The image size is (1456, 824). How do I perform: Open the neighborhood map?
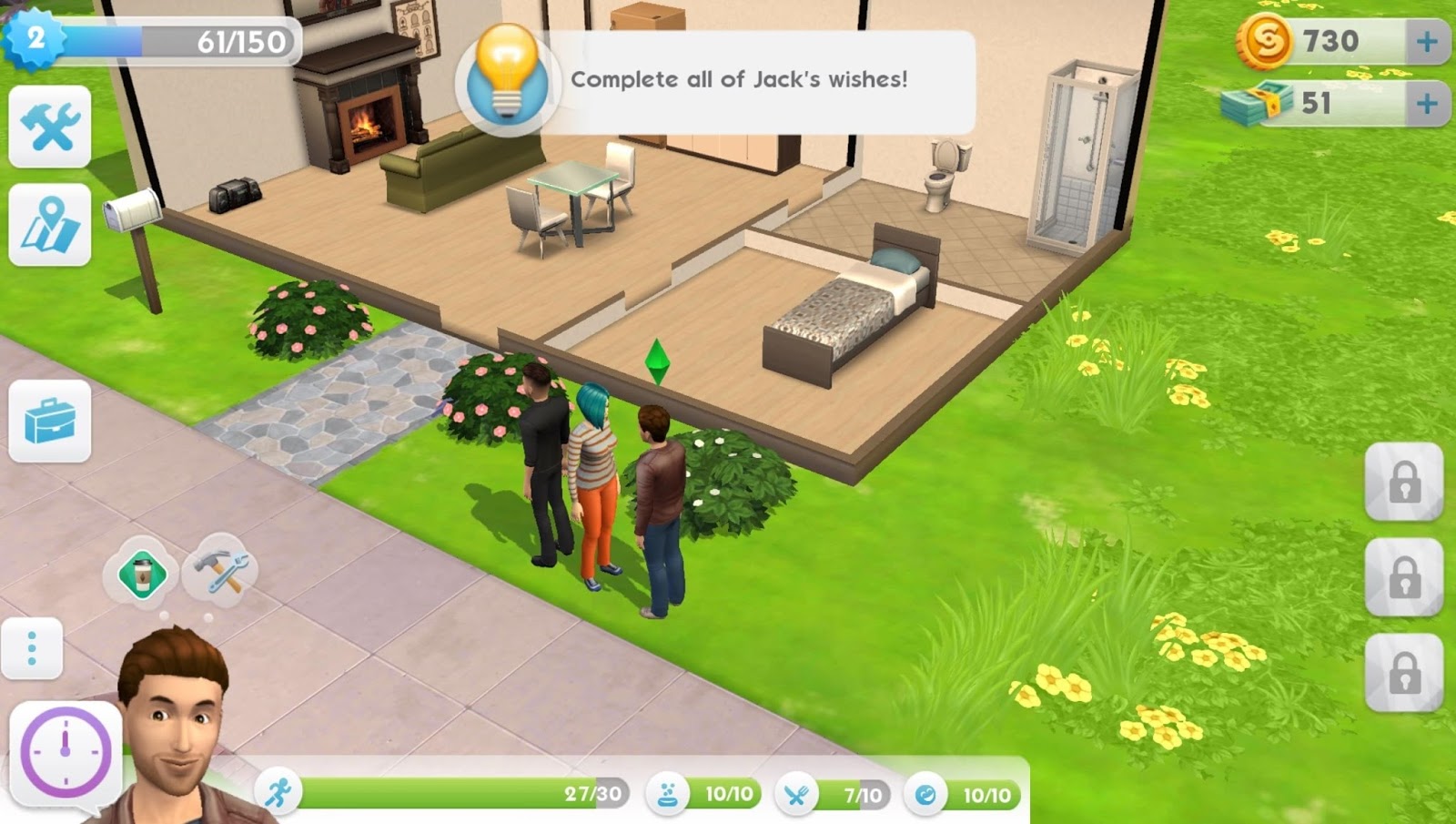(x=50, y=223)
